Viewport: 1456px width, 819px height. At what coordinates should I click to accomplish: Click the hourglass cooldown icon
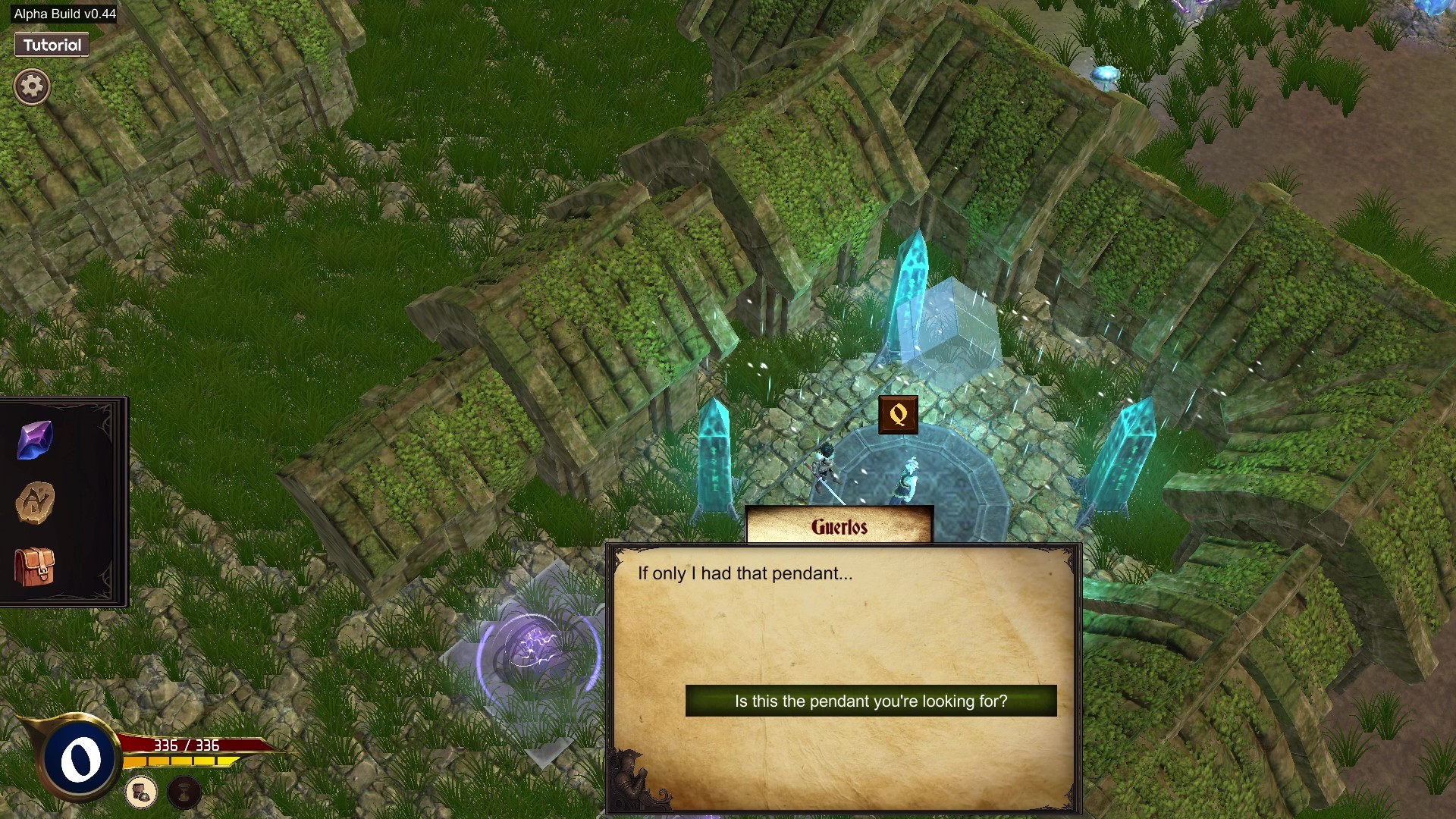click(x=184, y=793)
